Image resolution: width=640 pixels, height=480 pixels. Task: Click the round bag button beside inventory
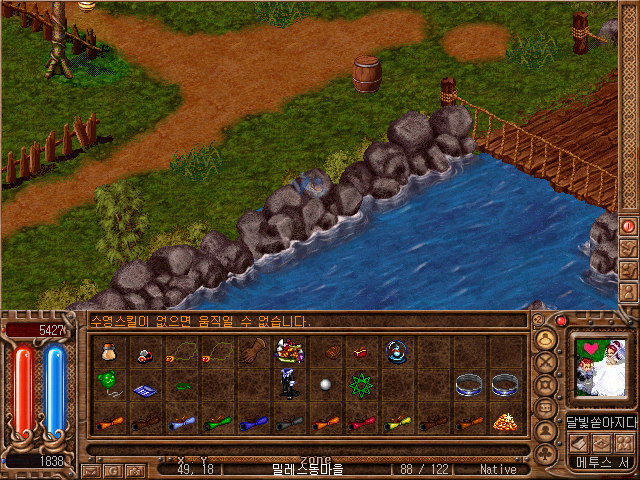pyautogui.click(x=546, y=338)
